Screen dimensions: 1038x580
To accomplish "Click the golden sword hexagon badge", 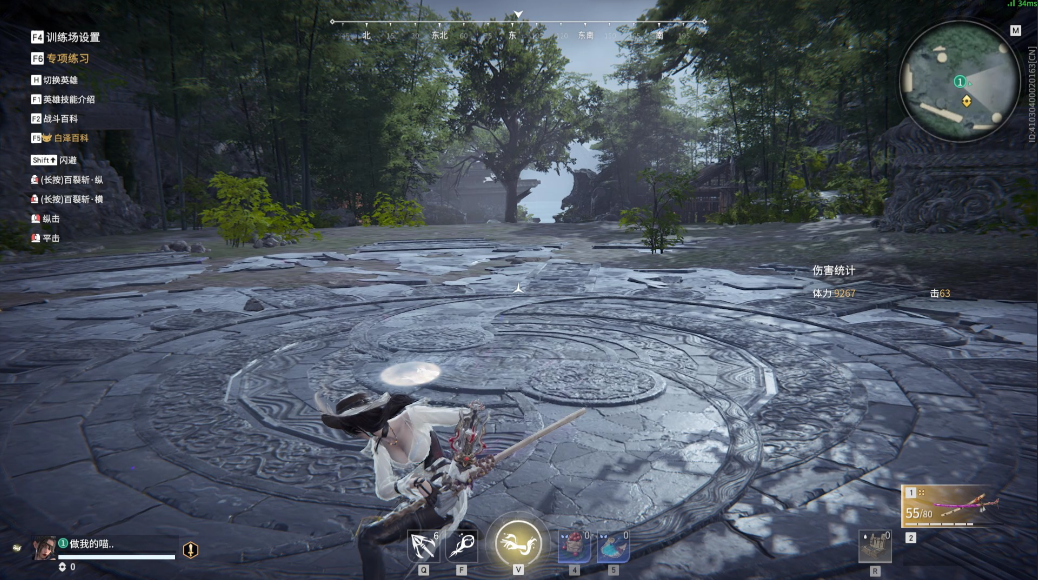I will pyautogui.click(x=190, y=549).
